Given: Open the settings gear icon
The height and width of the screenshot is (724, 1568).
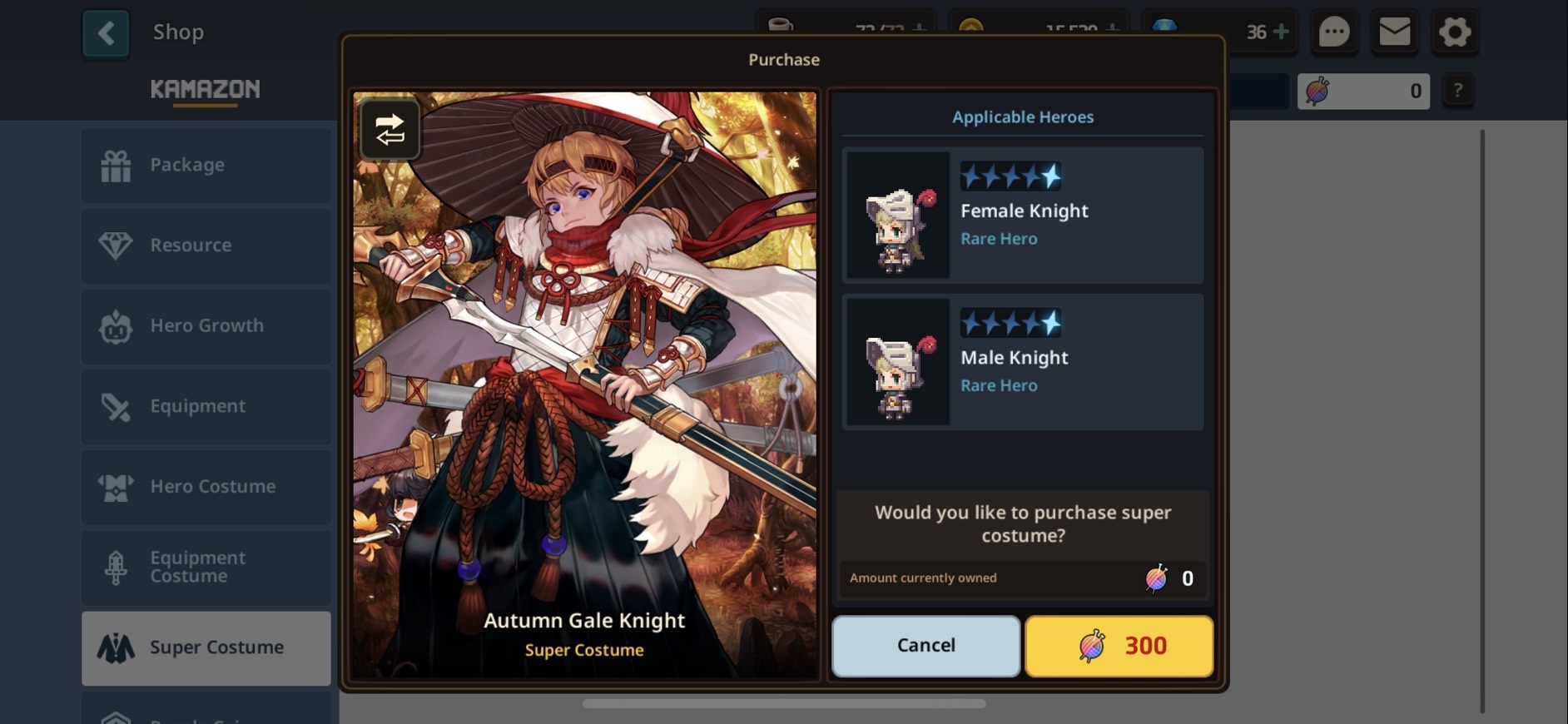Looking at the screenshot, I should coord(1455,33).
